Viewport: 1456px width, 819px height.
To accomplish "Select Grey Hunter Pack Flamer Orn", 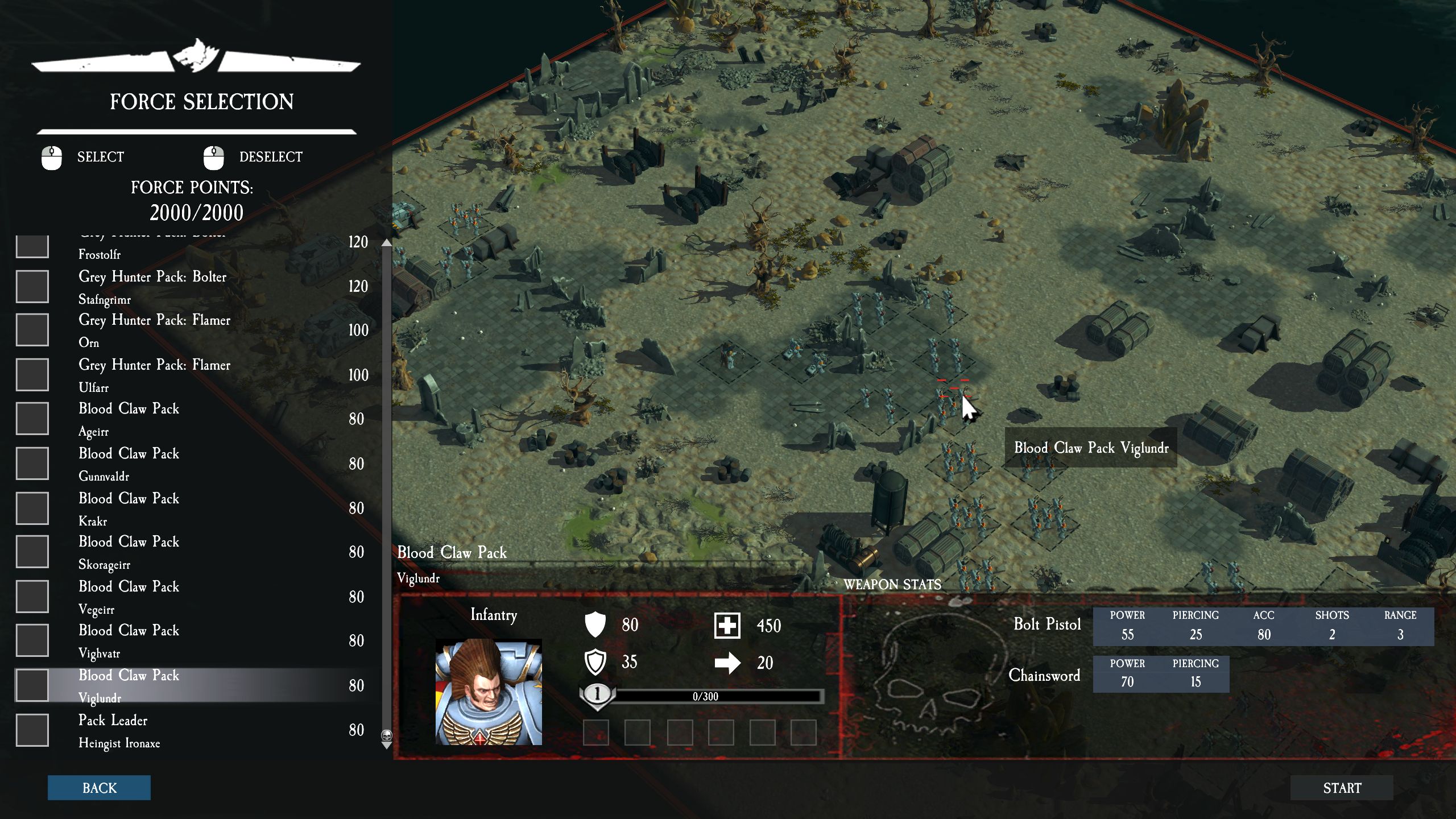I will coord(32,330).
